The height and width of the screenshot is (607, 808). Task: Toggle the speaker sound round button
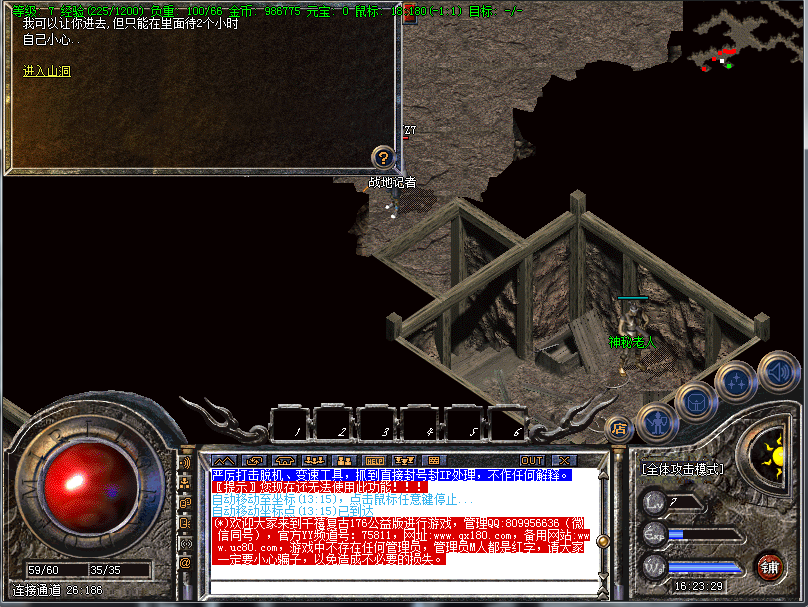(778, 369)
